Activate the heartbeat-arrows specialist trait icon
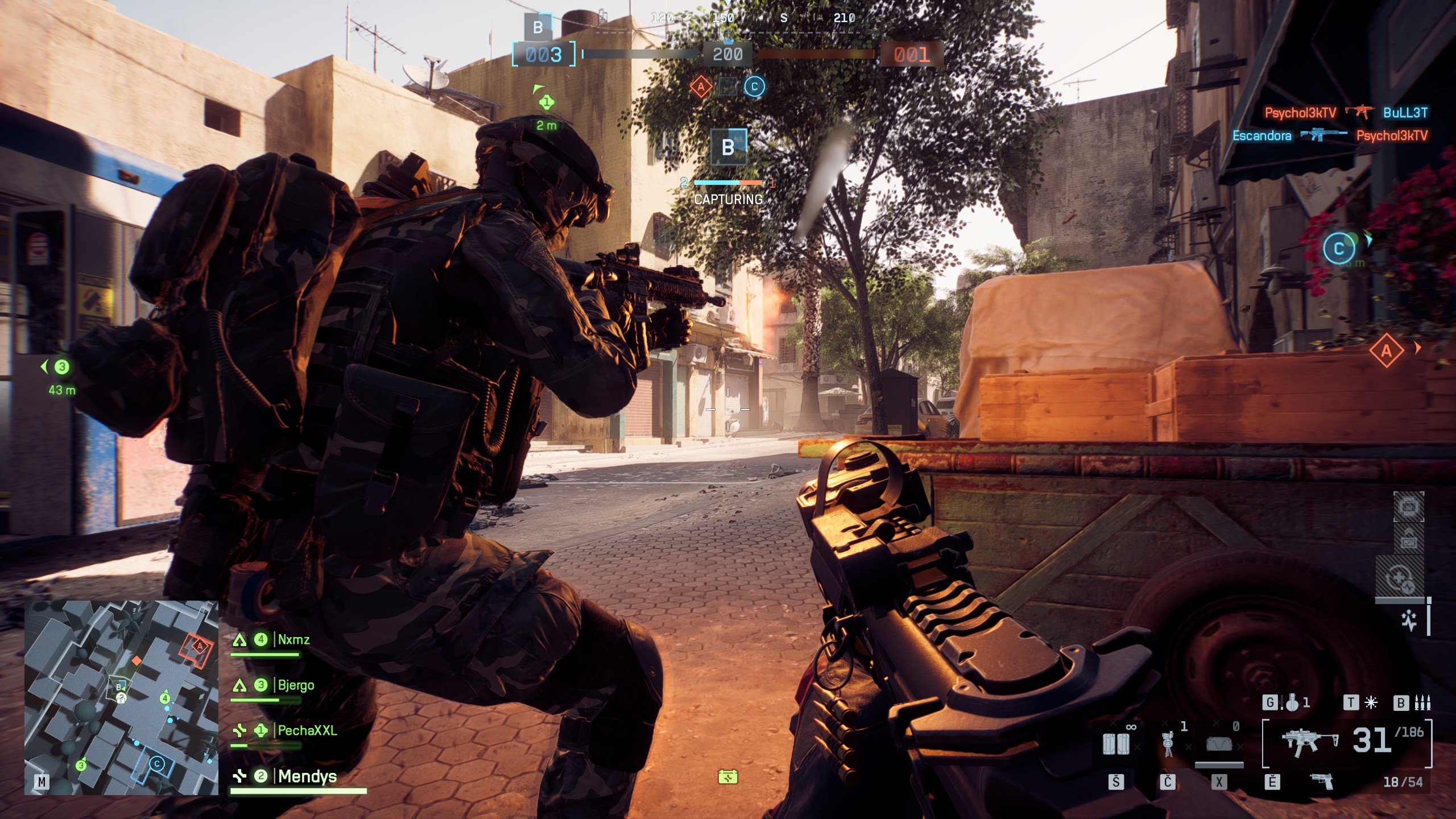This screenshot has height=819, width=1456. pyautogui.click(x=1409, y=620)
